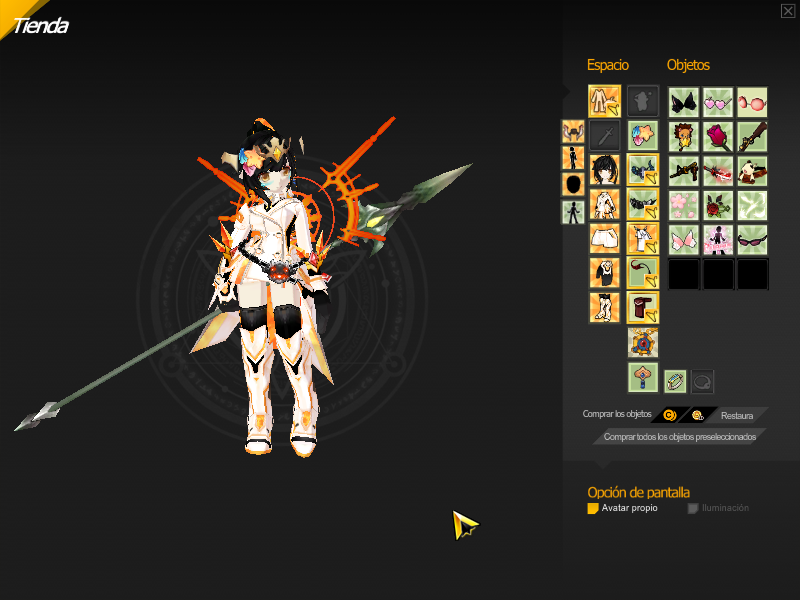800x600 pixels.
Task: Close the Tienda shop window
Action: pos(788,11)
